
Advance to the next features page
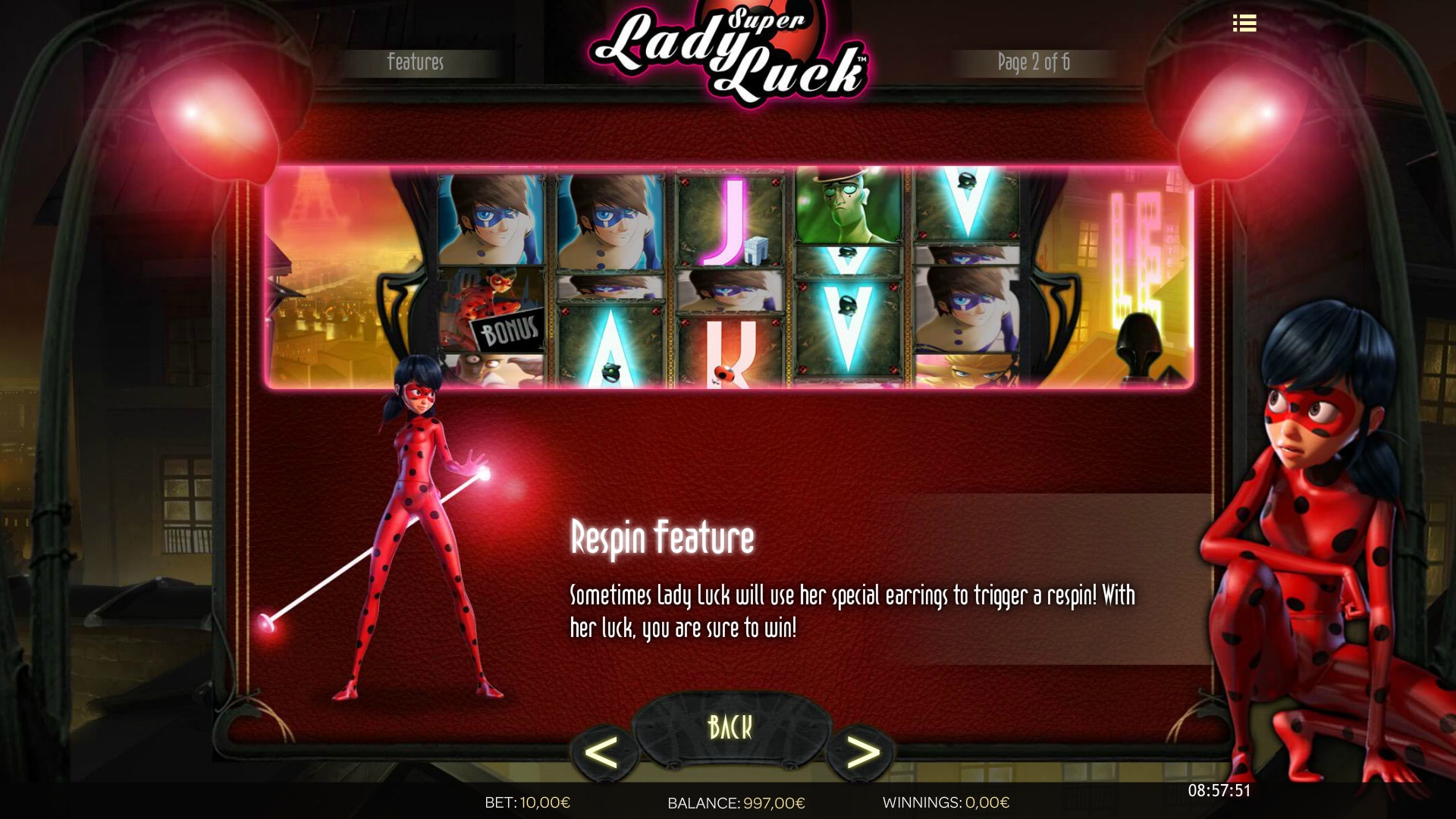pyautogui.click(x=862, y=752)
